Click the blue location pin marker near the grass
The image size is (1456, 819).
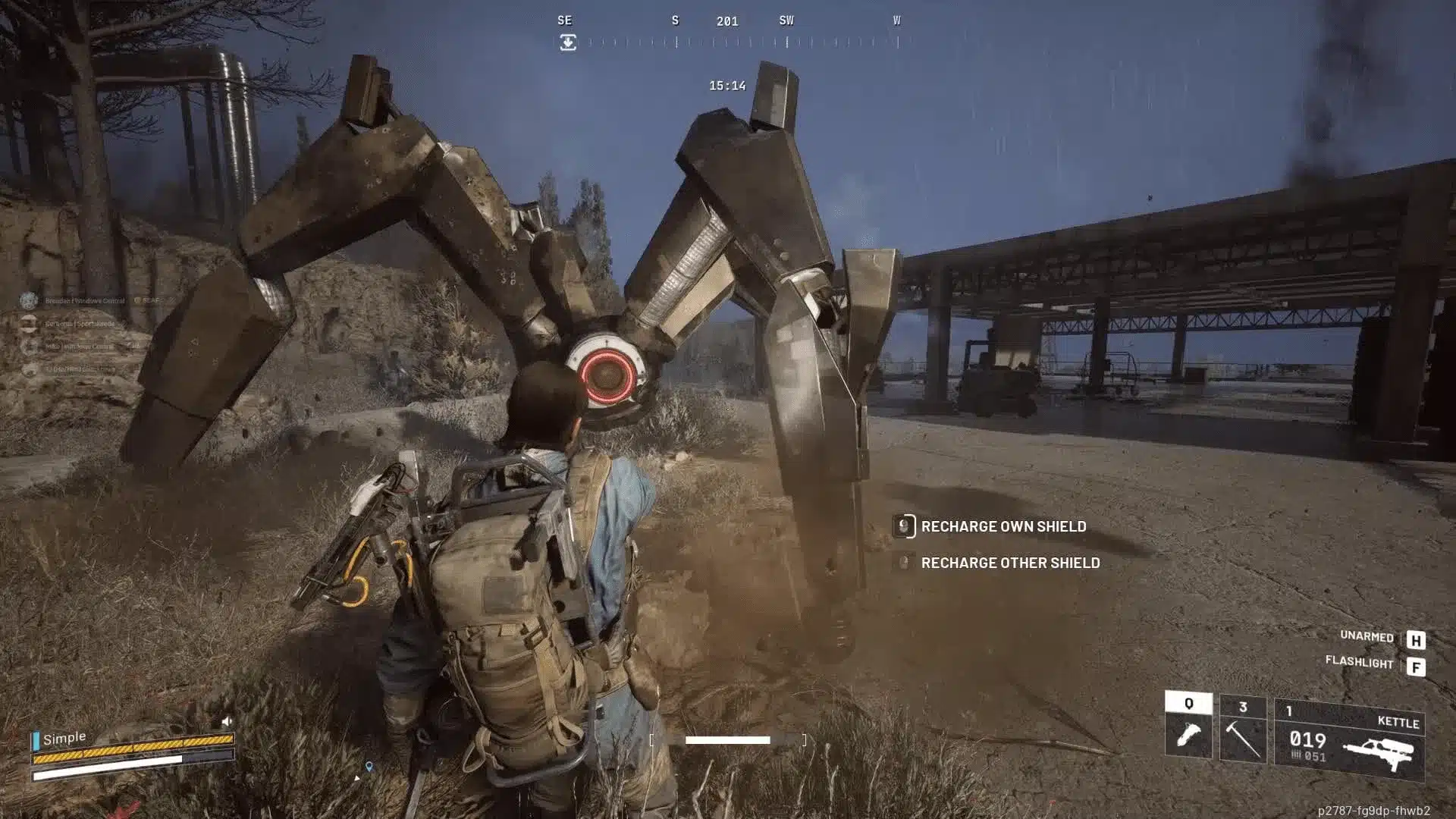pyautogui.click(x=369, y=766)
